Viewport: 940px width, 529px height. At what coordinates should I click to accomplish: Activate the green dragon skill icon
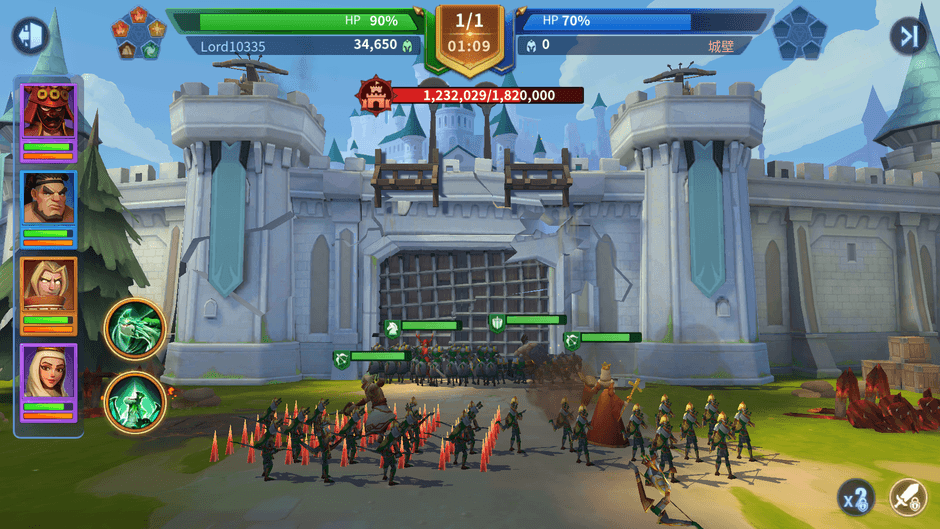pos(134,329)
